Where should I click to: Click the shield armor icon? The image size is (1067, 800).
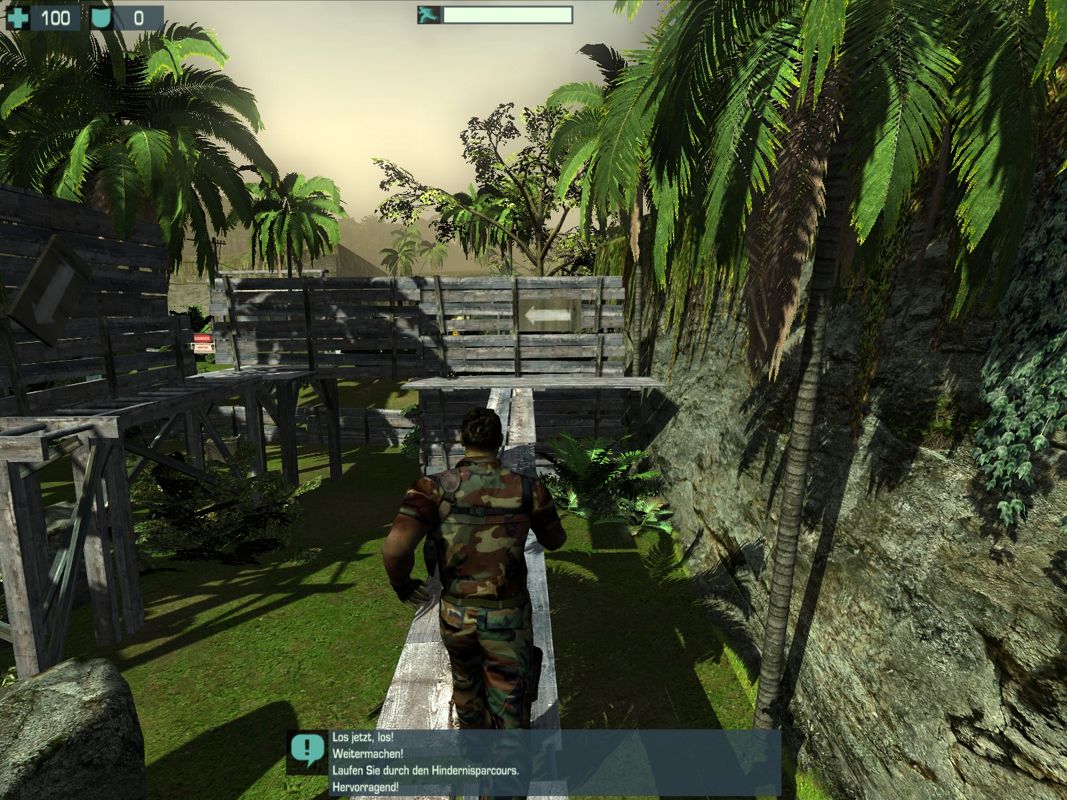point(101,17)
